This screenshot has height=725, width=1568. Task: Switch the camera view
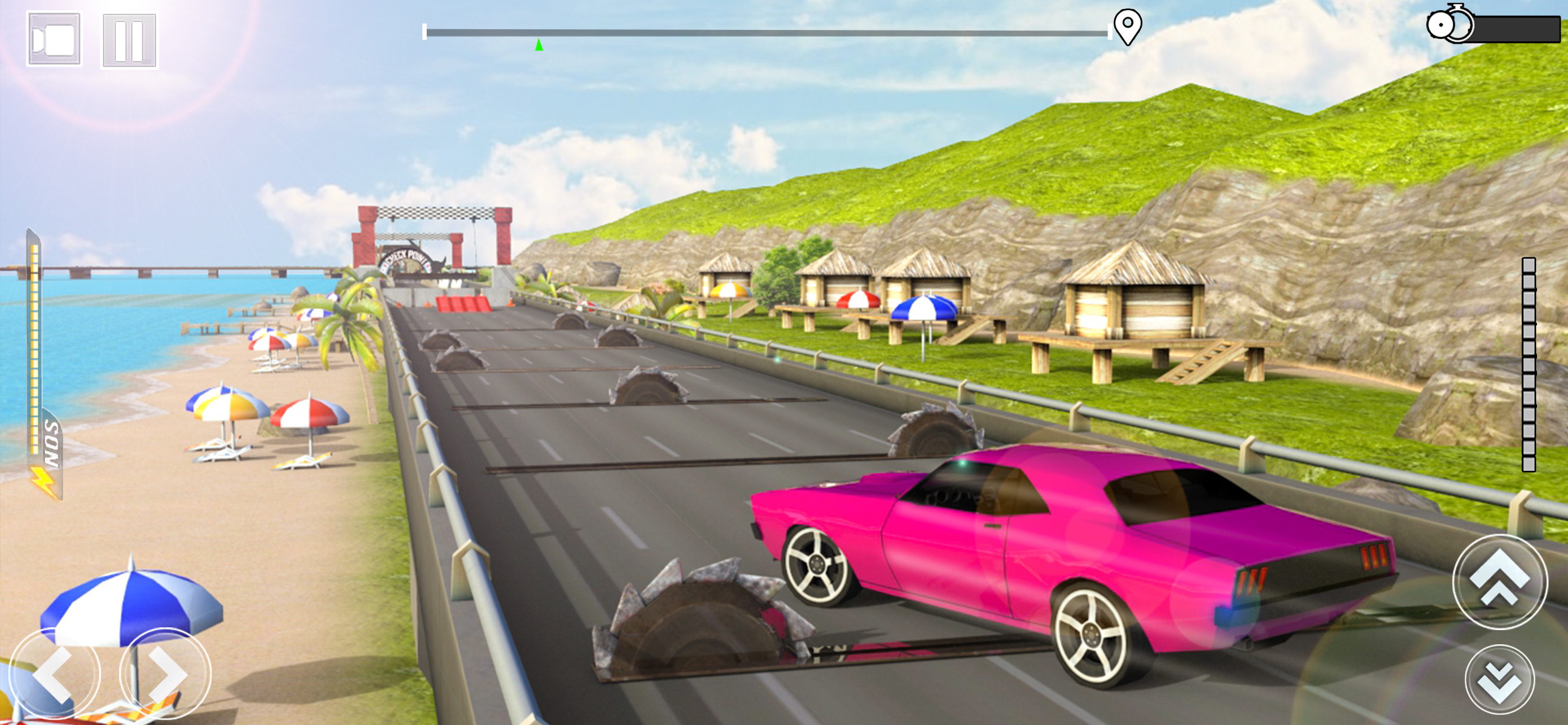54,40
